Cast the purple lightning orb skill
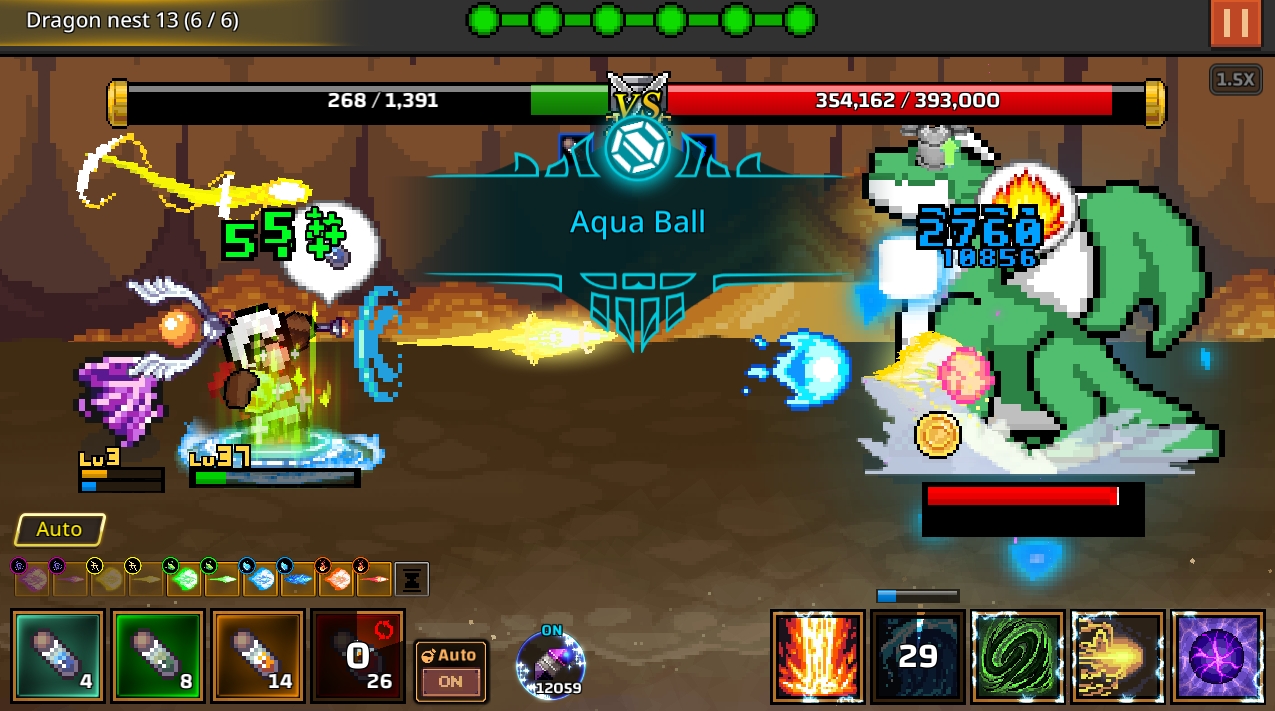The width and height of the screenshot is (1275, 711). [x=1217, y=656]
